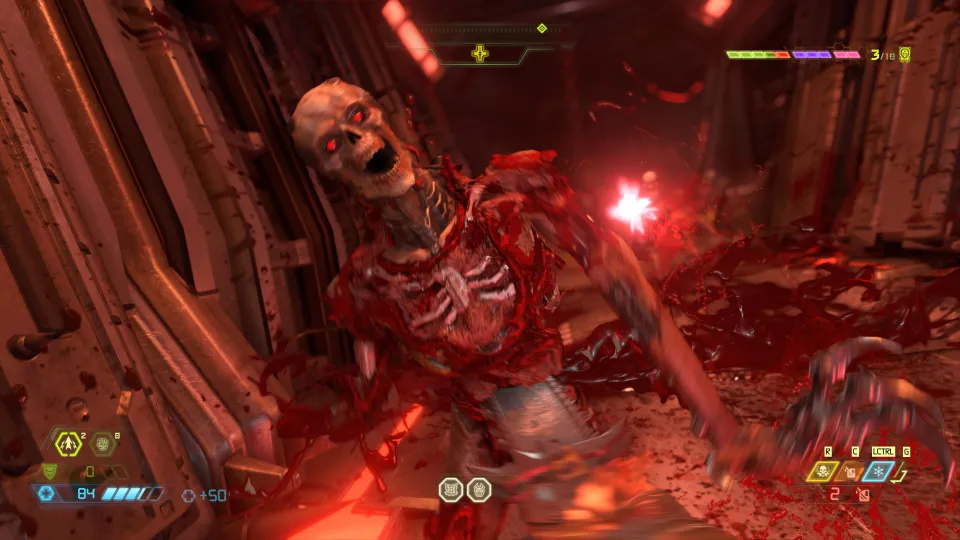Select the left fist icon at bottom center
Viewport: 960px width, 540px height.
tap(451, 489)
